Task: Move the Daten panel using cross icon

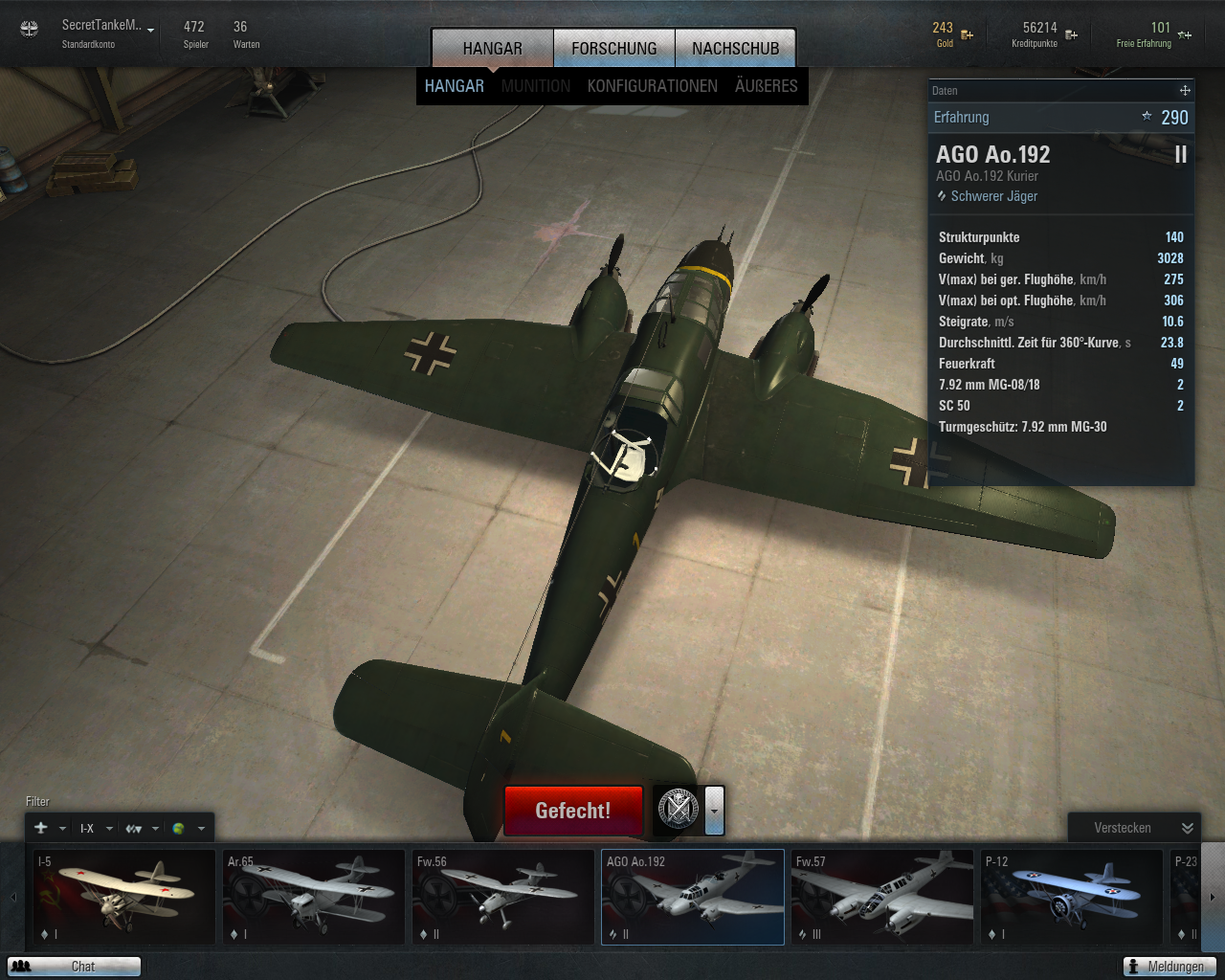Action: coord(1185,91)
